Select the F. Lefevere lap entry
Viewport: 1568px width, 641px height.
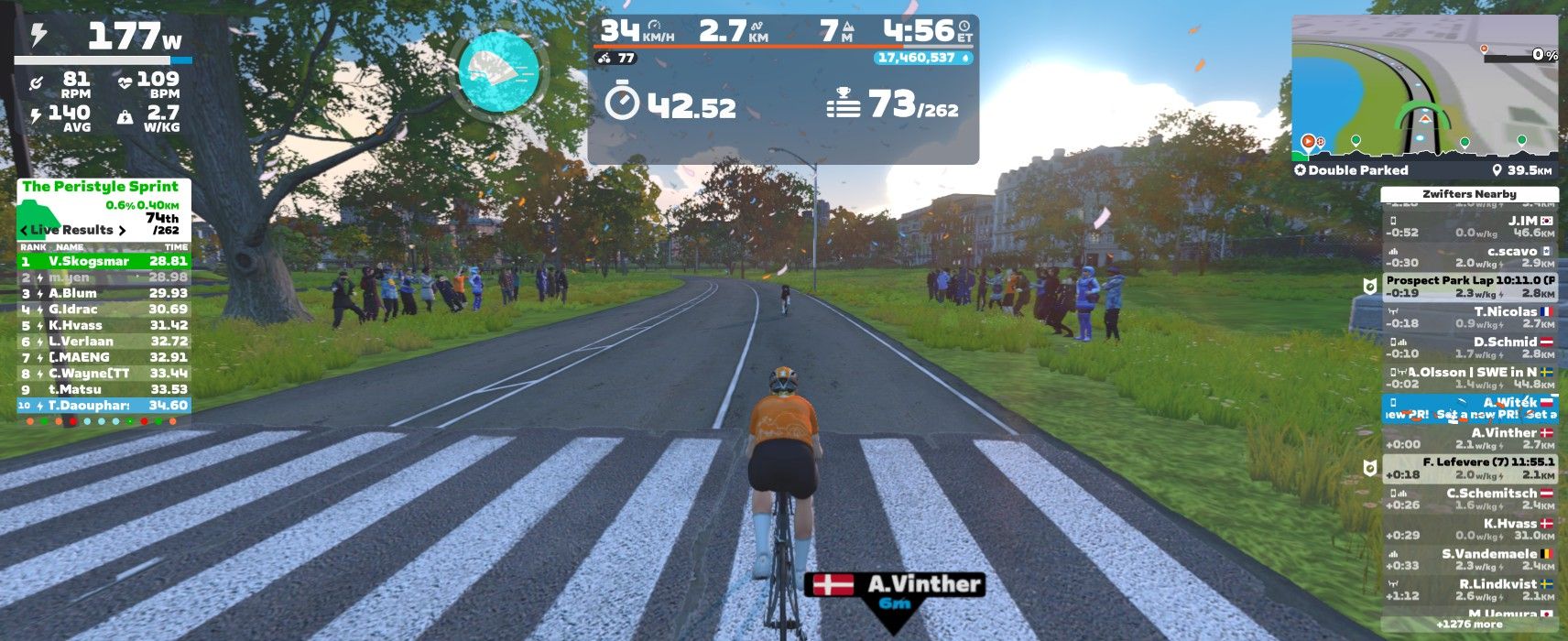(x=1469, y=468)
